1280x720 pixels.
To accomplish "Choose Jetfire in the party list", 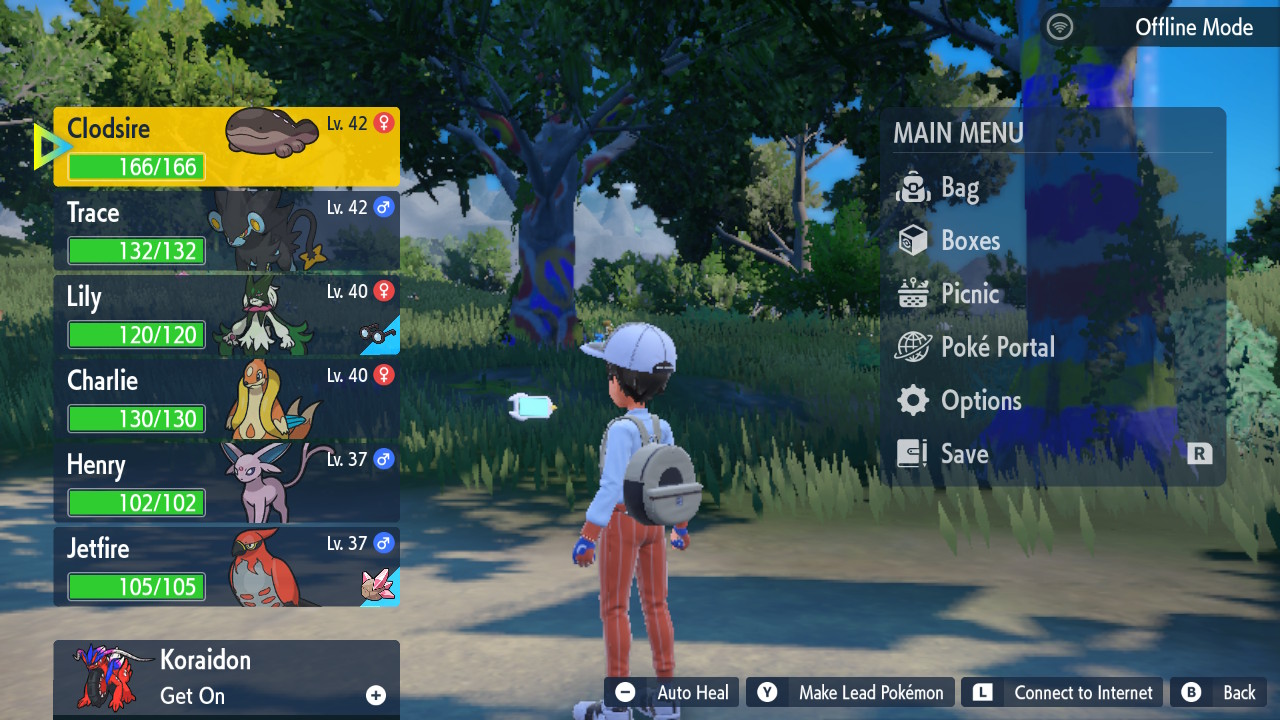I will (x=226, y=567).
